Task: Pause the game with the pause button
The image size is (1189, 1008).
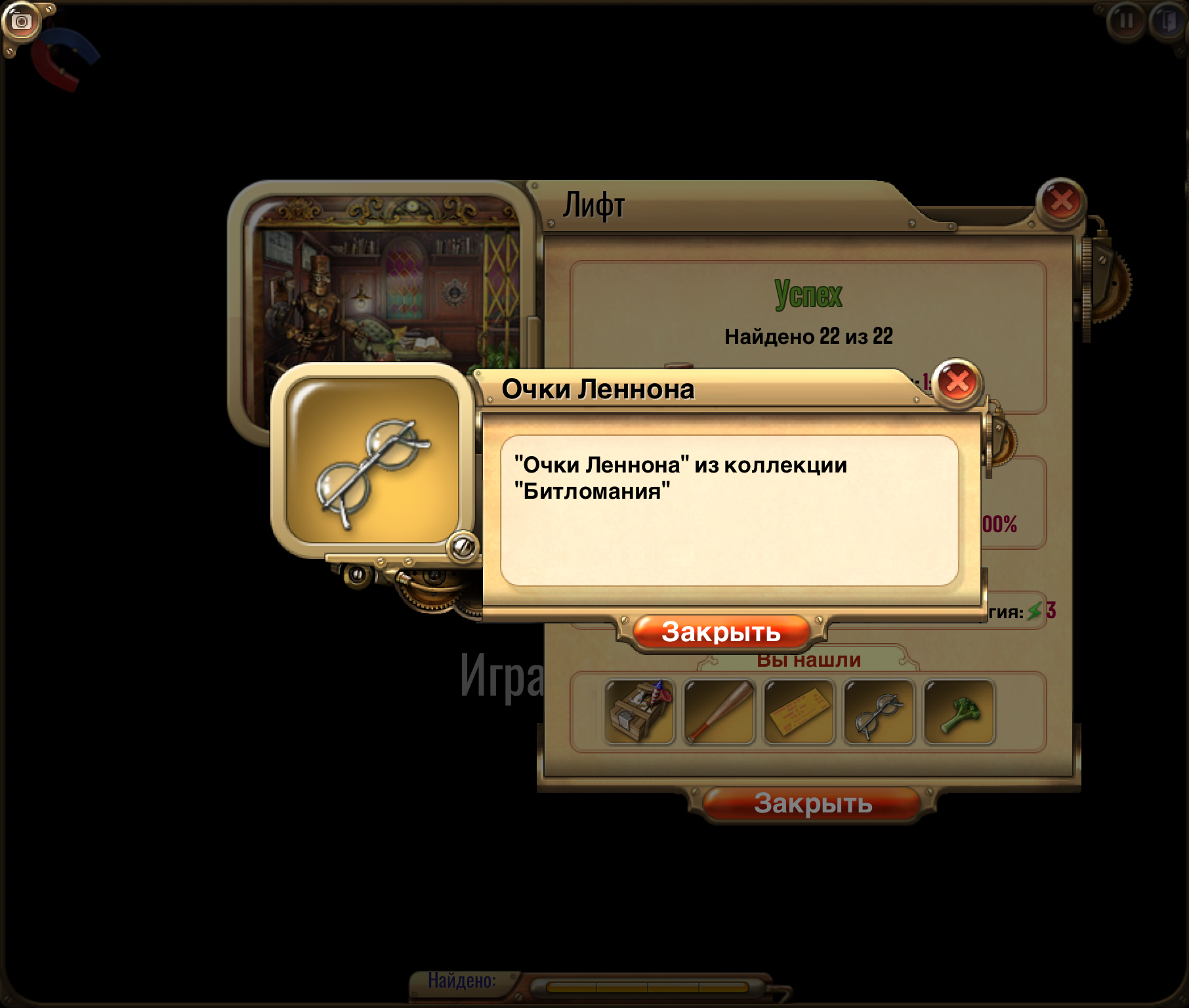Action: (1126, 21)
